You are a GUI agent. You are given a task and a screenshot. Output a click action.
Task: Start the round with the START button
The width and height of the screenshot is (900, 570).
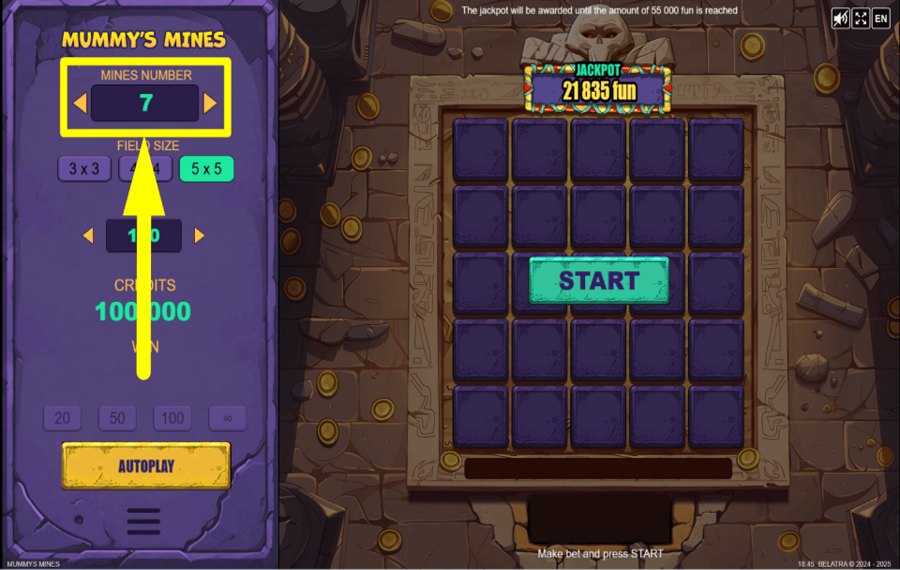(x=598, y=281)
